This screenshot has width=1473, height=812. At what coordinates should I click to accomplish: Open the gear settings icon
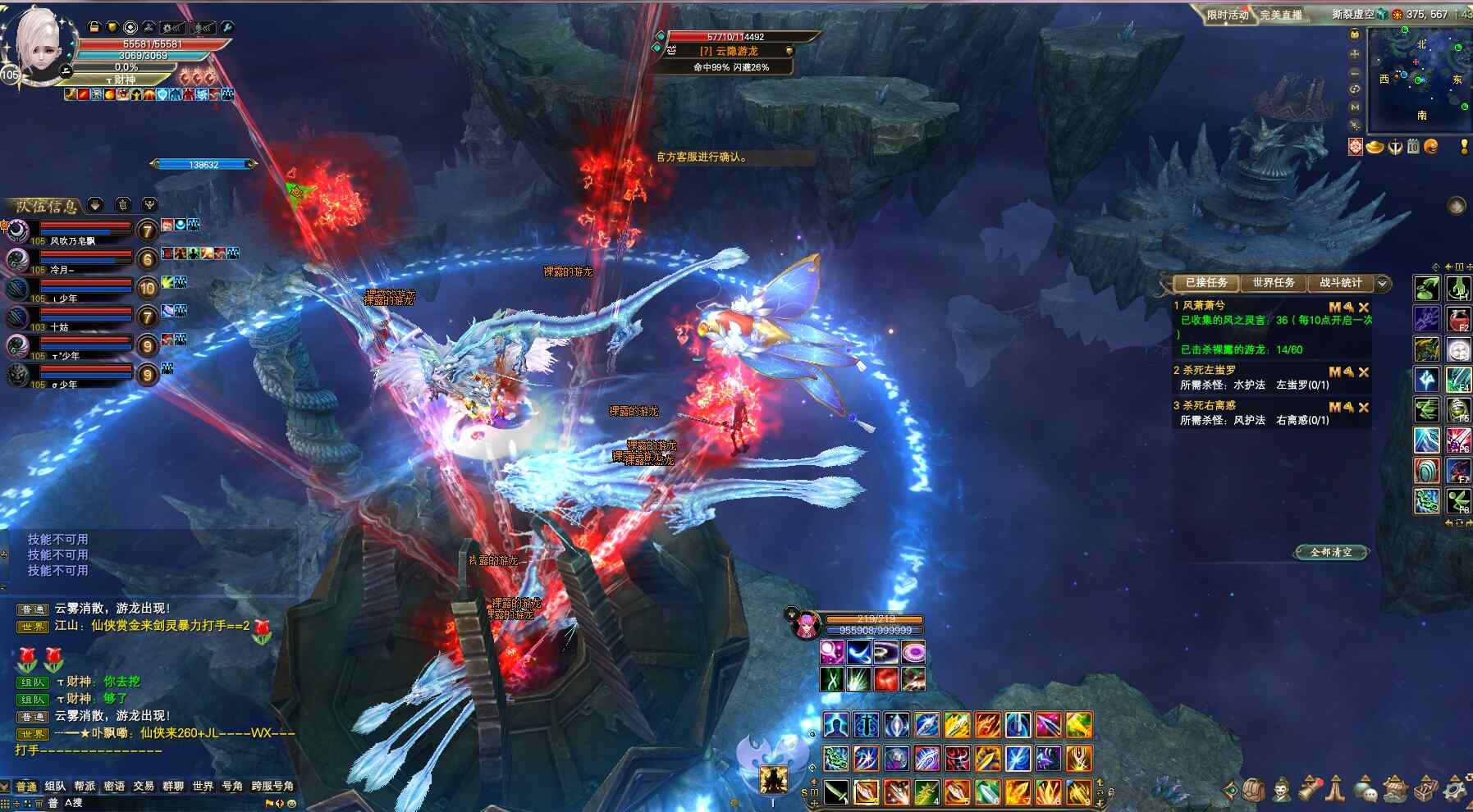coord(1454,790)
